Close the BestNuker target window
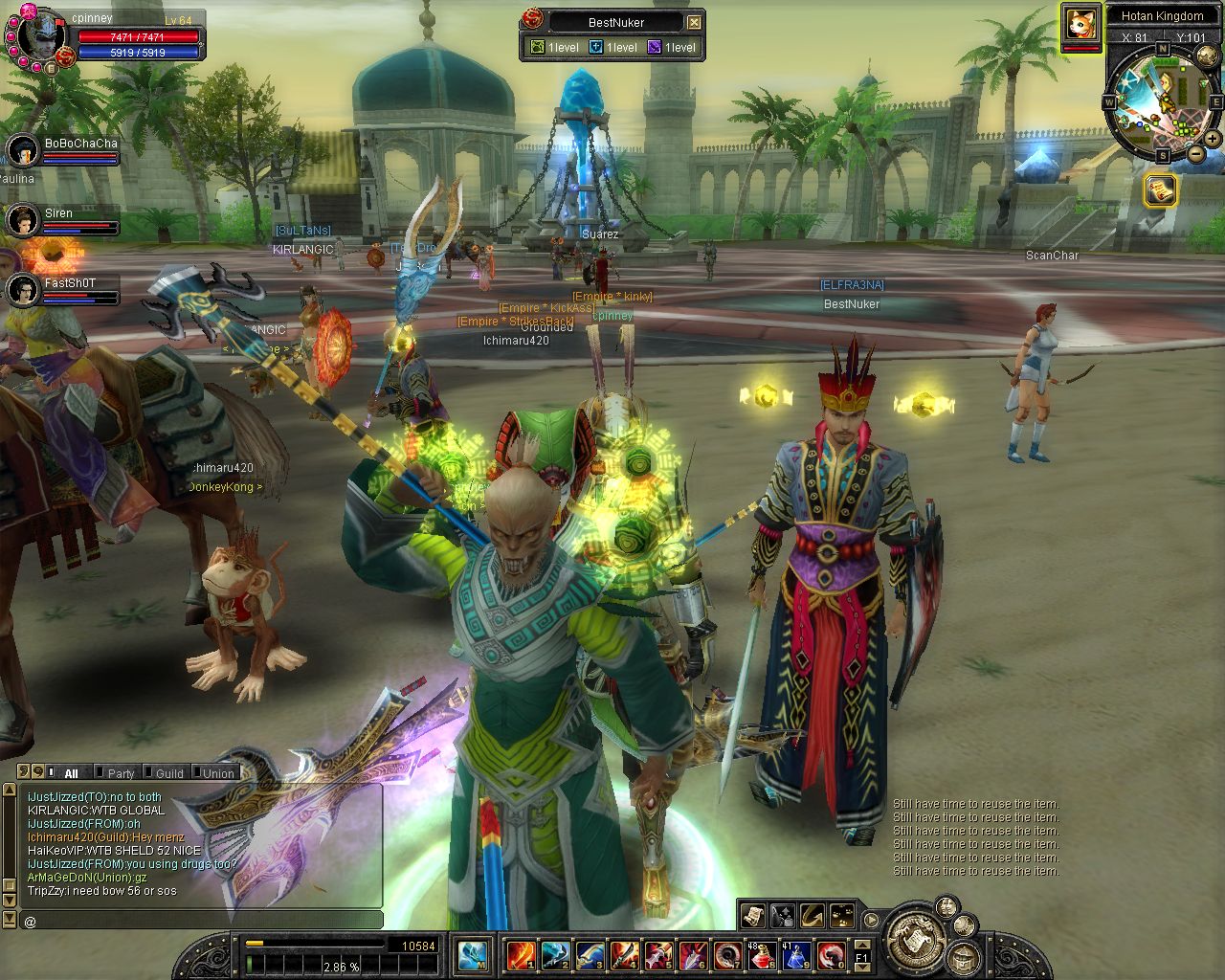Screen dimensions: 1225x980 (x=695, y=22)
